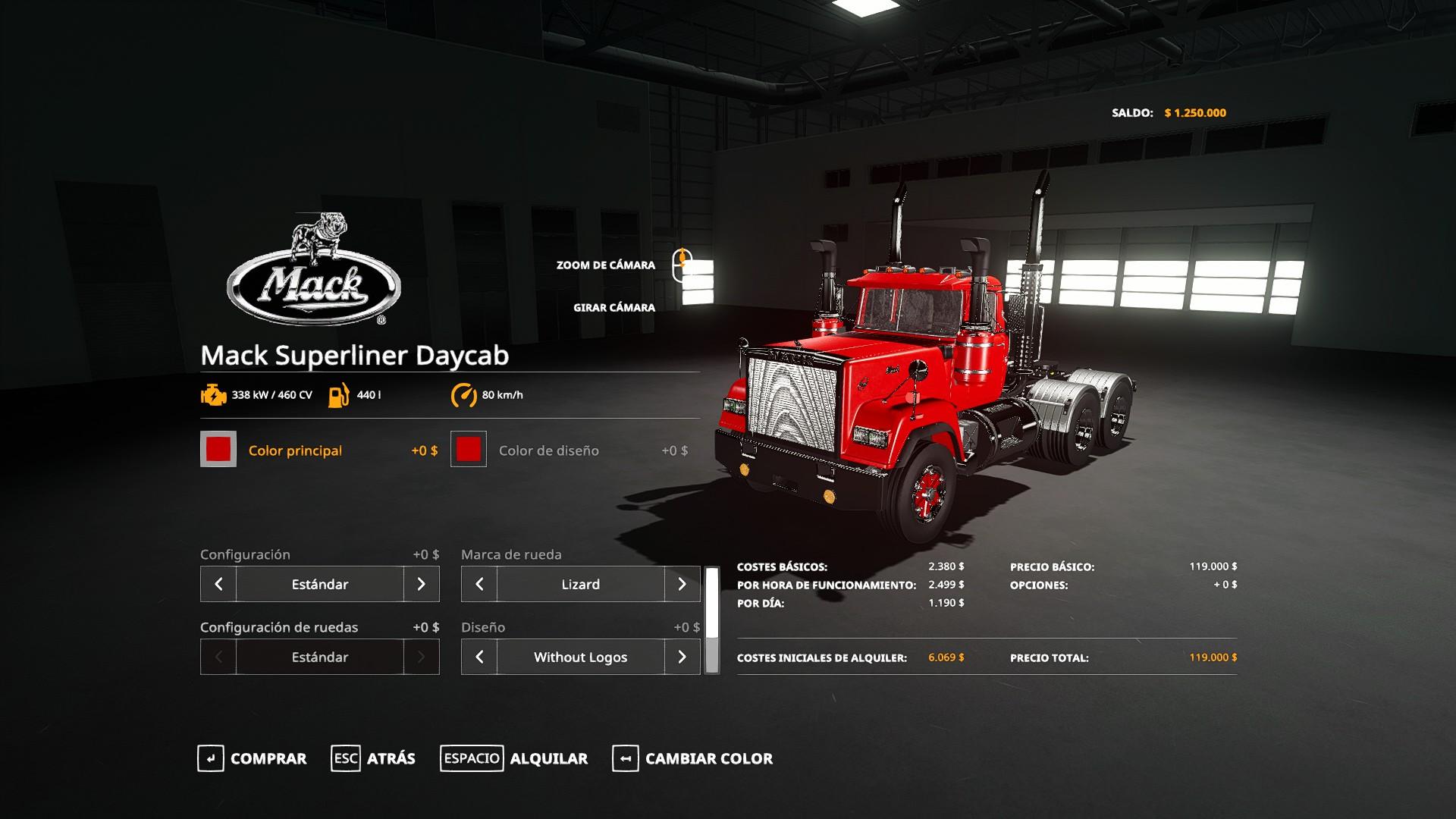The height and width of the screenshot is (819, 1456).
Task: Select next Diseño option arrow
Action: point(682,657)
